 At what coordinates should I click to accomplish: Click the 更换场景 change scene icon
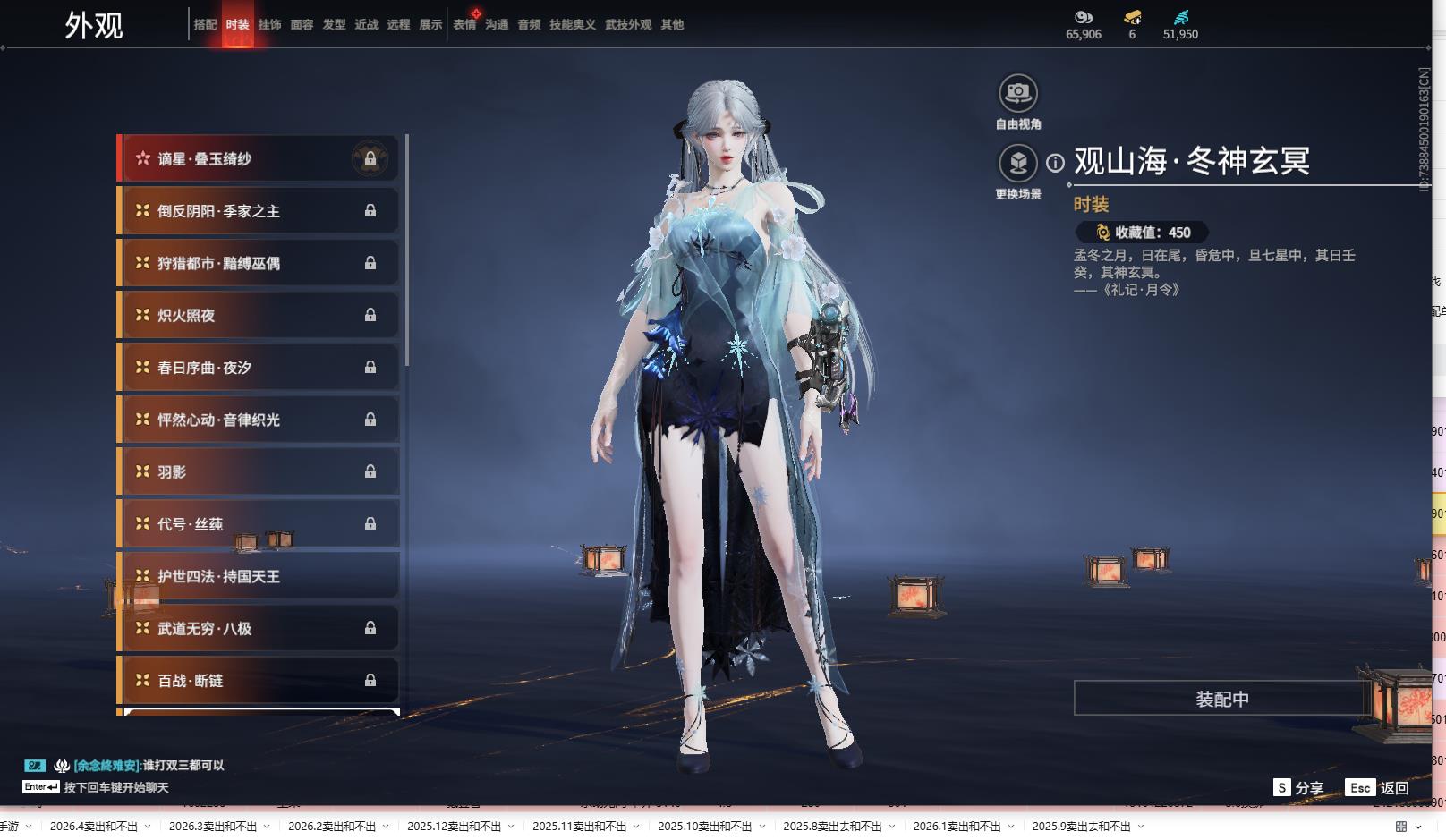tap(1017, 164)
